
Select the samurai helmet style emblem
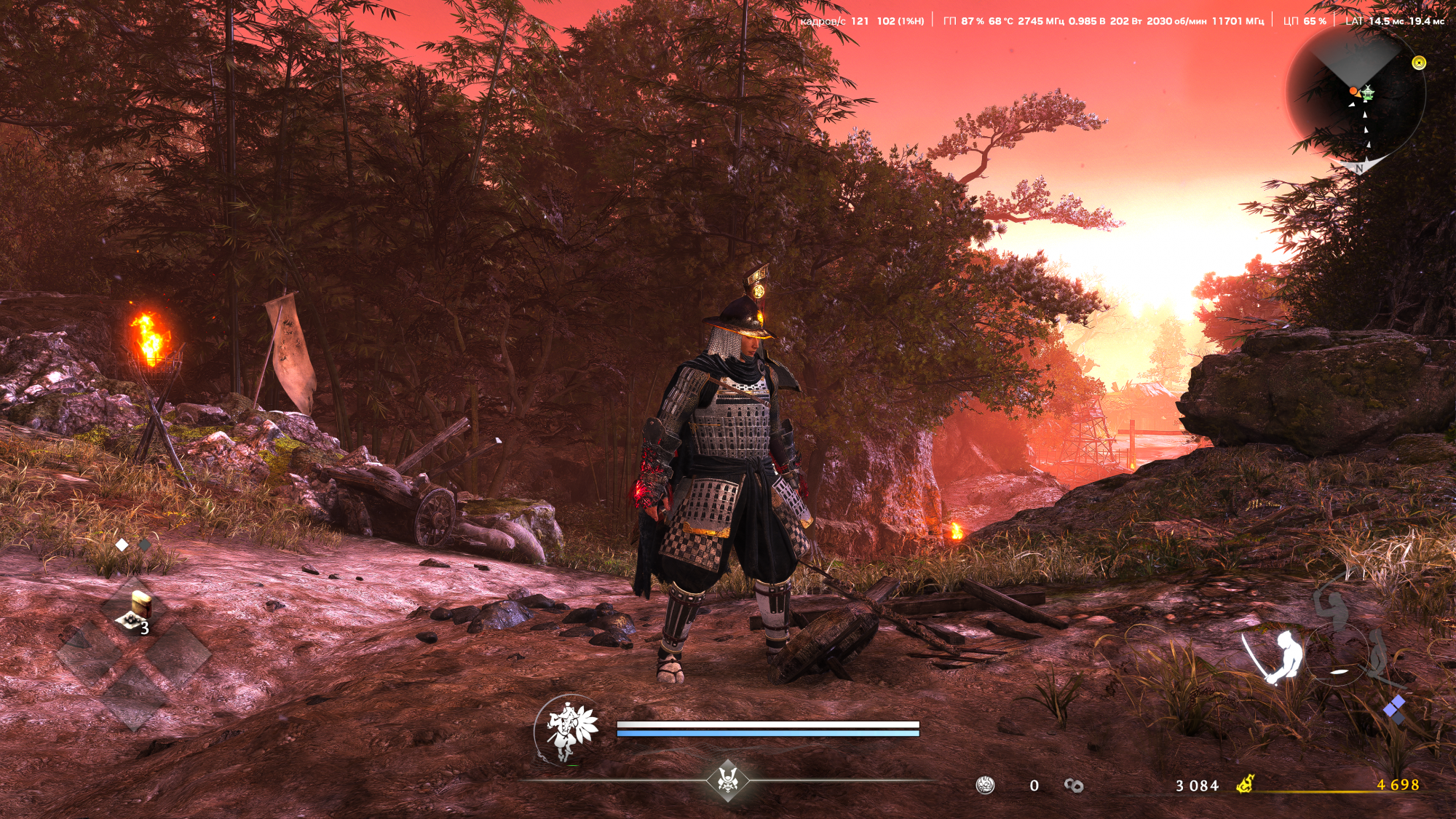coord(727,779)
